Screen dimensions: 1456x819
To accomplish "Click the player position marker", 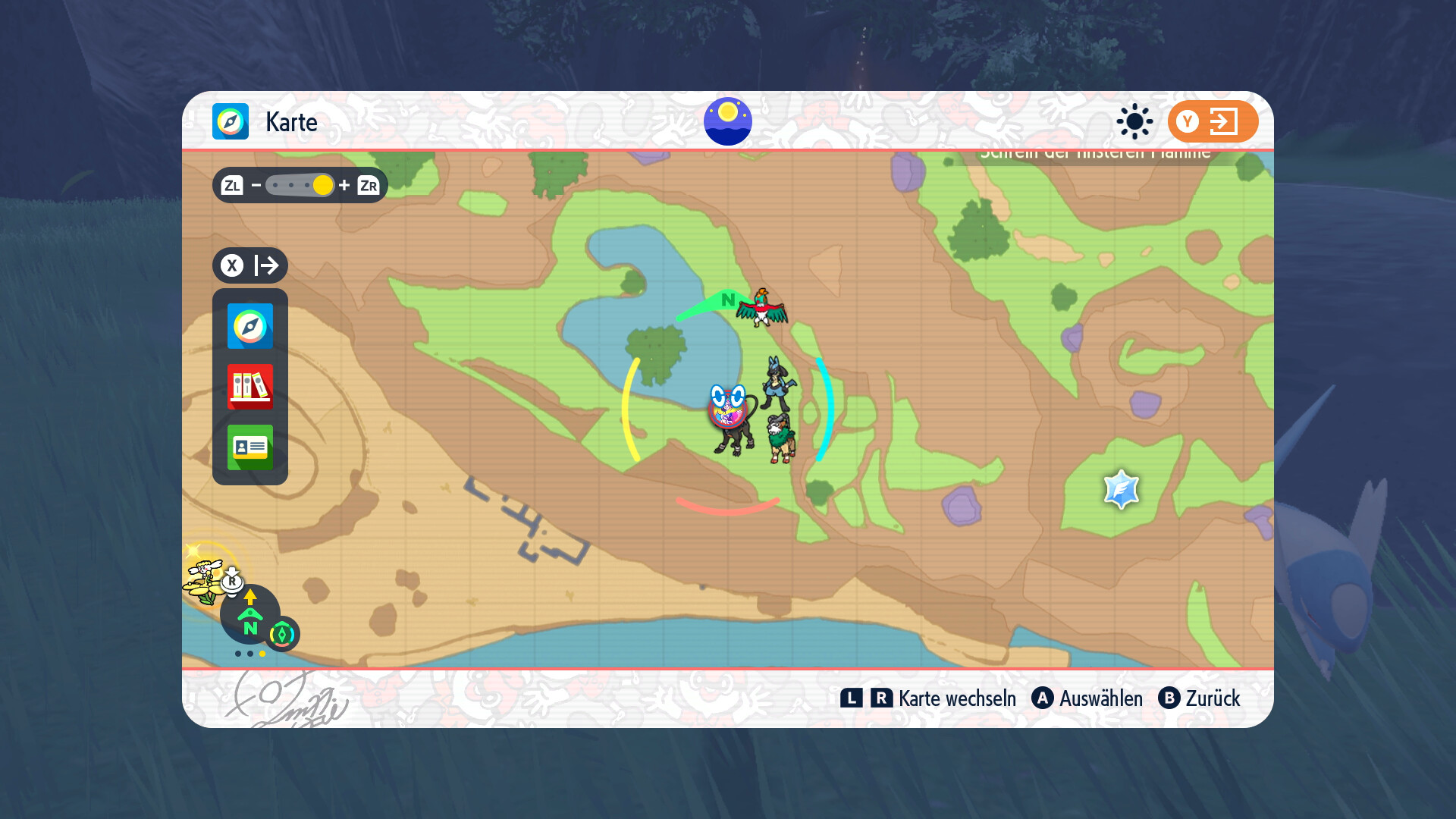I will [728, 408].
